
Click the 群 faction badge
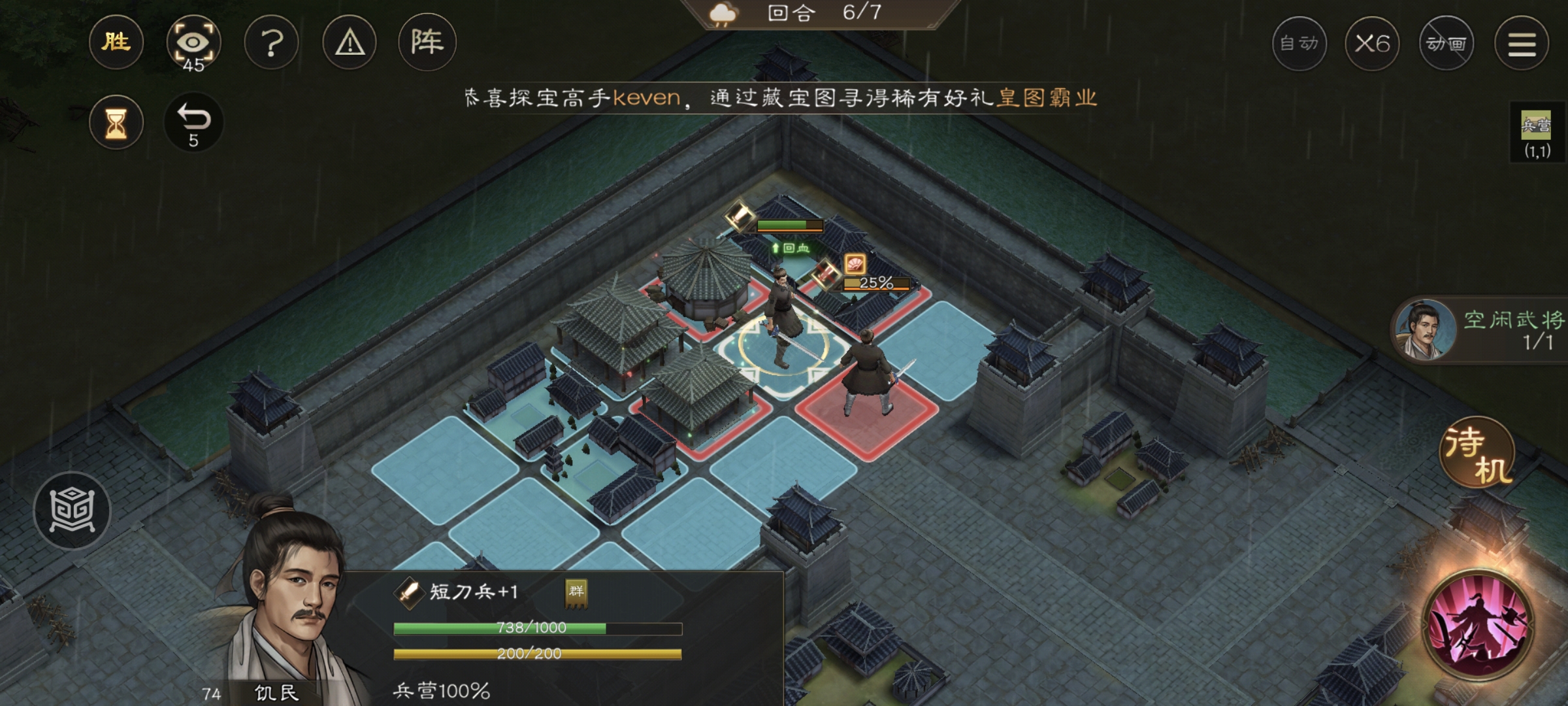(576, 593)
